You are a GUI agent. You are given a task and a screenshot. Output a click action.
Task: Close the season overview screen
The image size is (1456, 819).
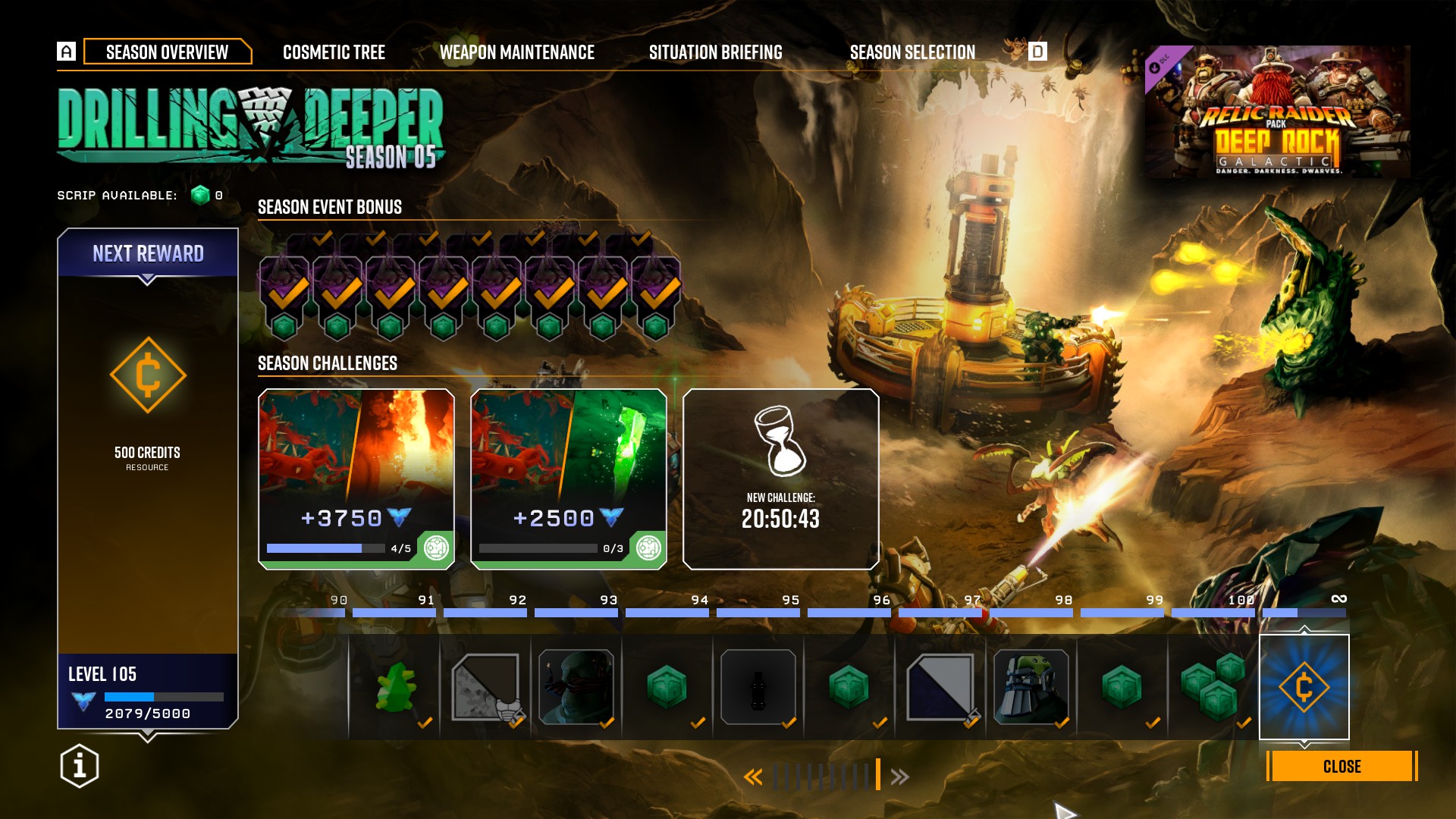pyautogui.click(x=1341, y=767)
